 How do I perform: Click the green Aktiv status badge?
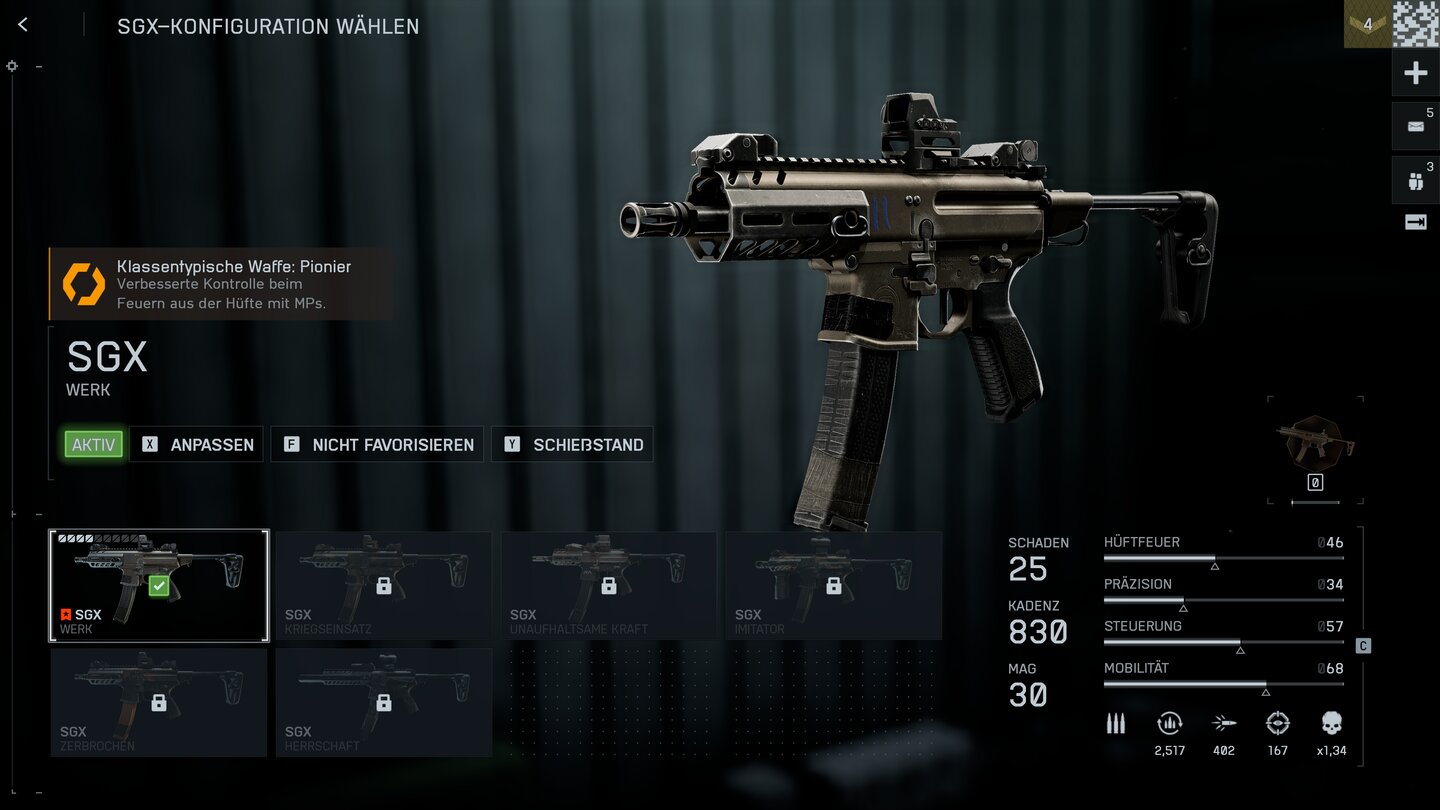pyautogui.click(x=94, y=445)
